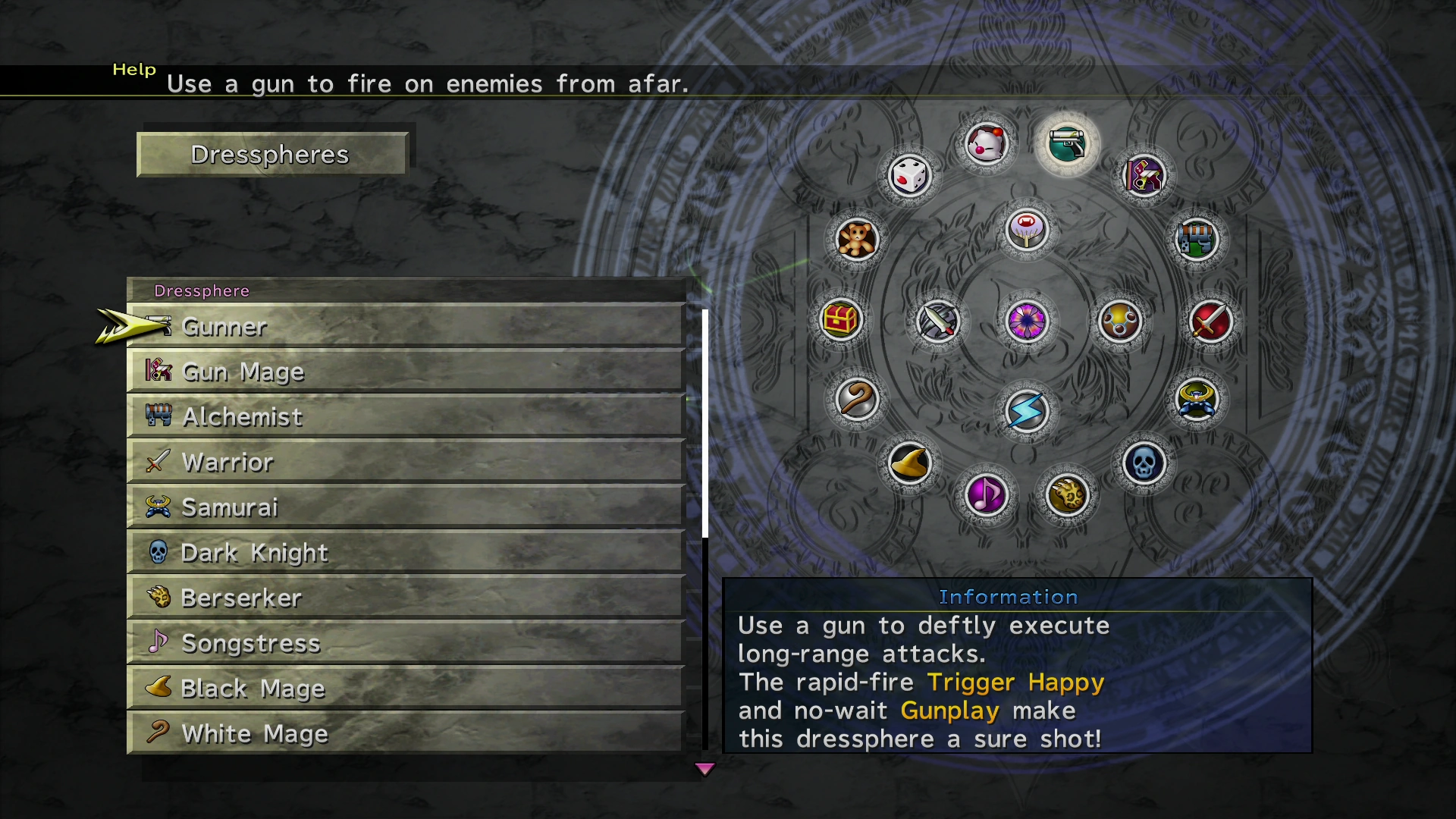The image size is (1456, 819).
Task: Select the treasure chest Thief sphere icon
Action: (842, 320)
